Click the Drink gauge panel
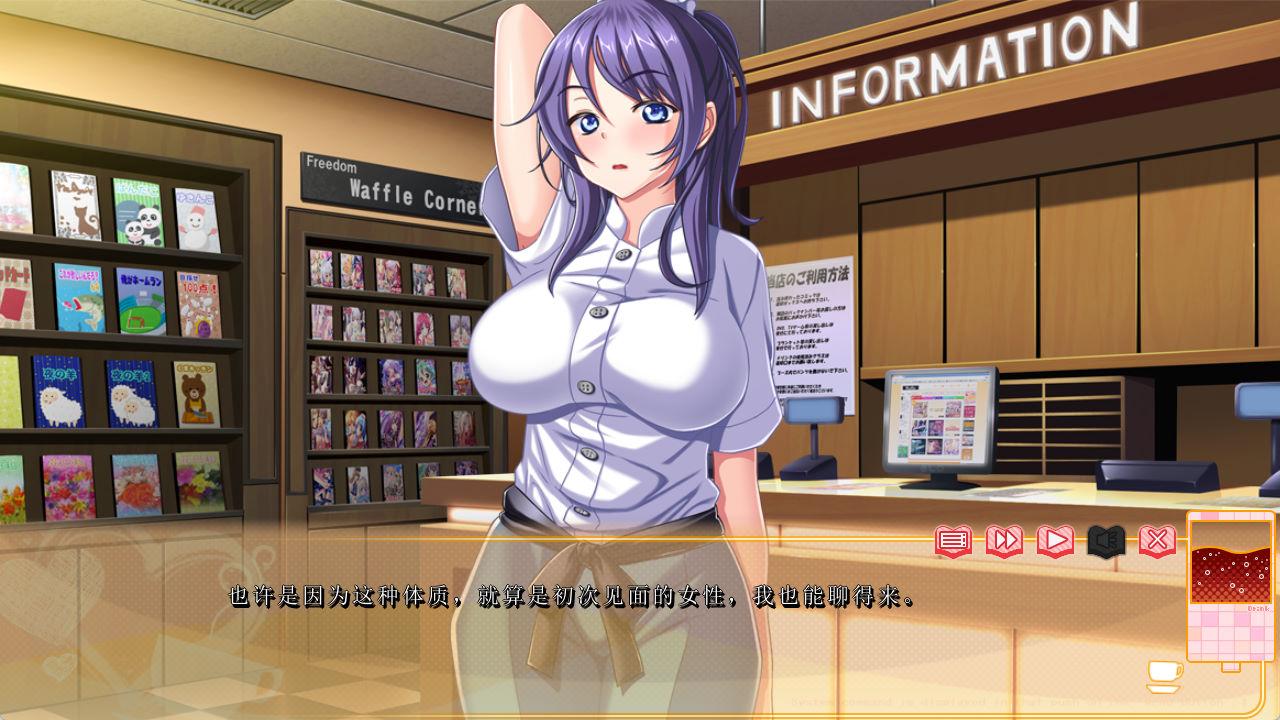This screenshot has height=720, width=1280. pyautogui.click(x=1230, y=585)
